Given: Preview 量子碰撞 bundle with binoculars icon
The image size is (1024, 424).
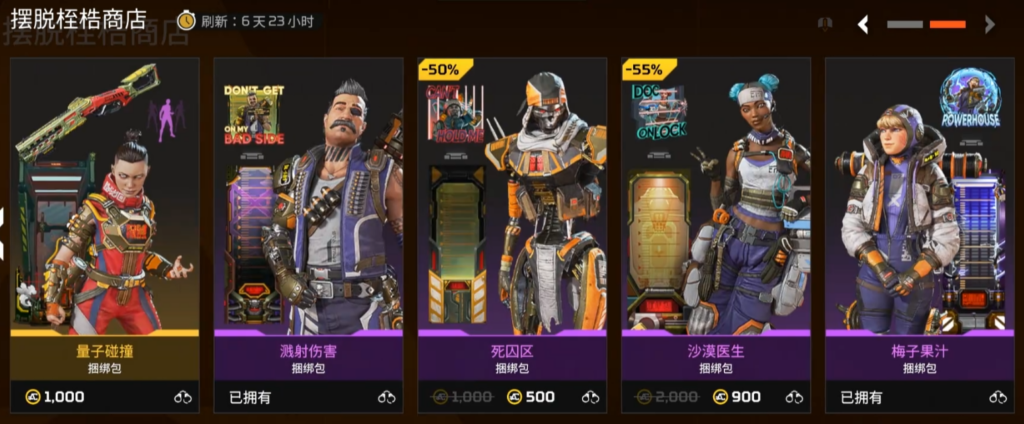Looking at the screenshot, I should [183, 397].
